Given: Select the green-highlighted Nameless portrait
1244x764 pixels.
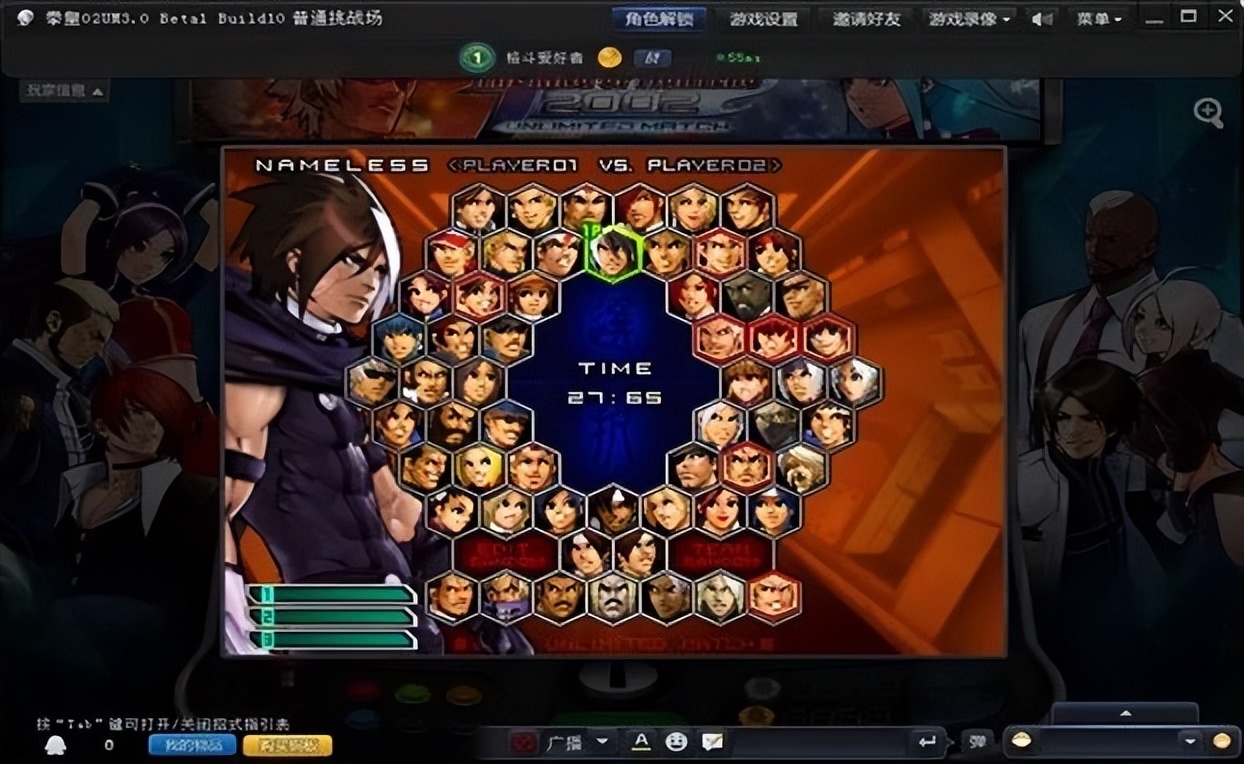Looking at the screenshot, I should (612, 252).
